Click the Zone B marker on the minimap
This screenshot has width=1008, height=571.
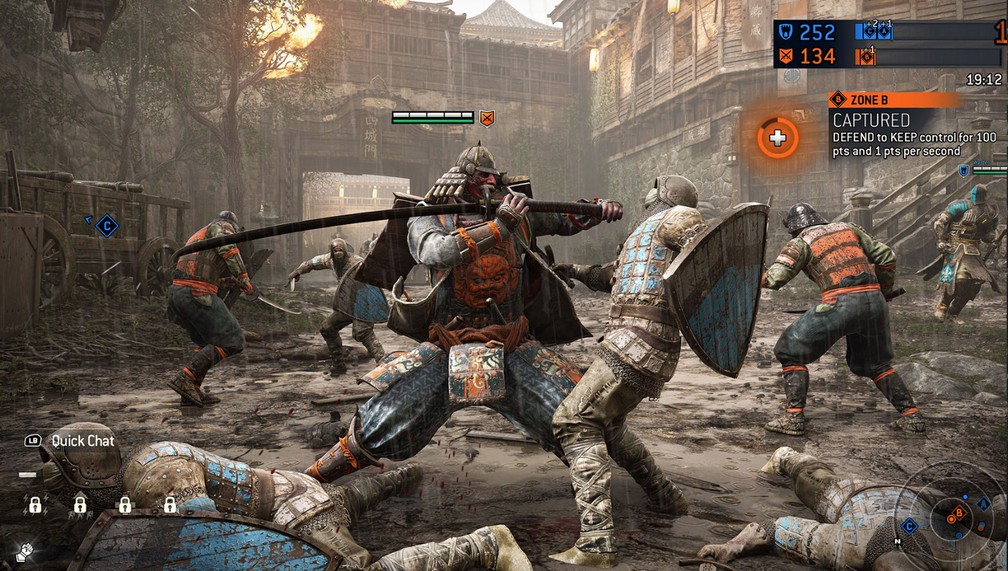coord(959,513)
